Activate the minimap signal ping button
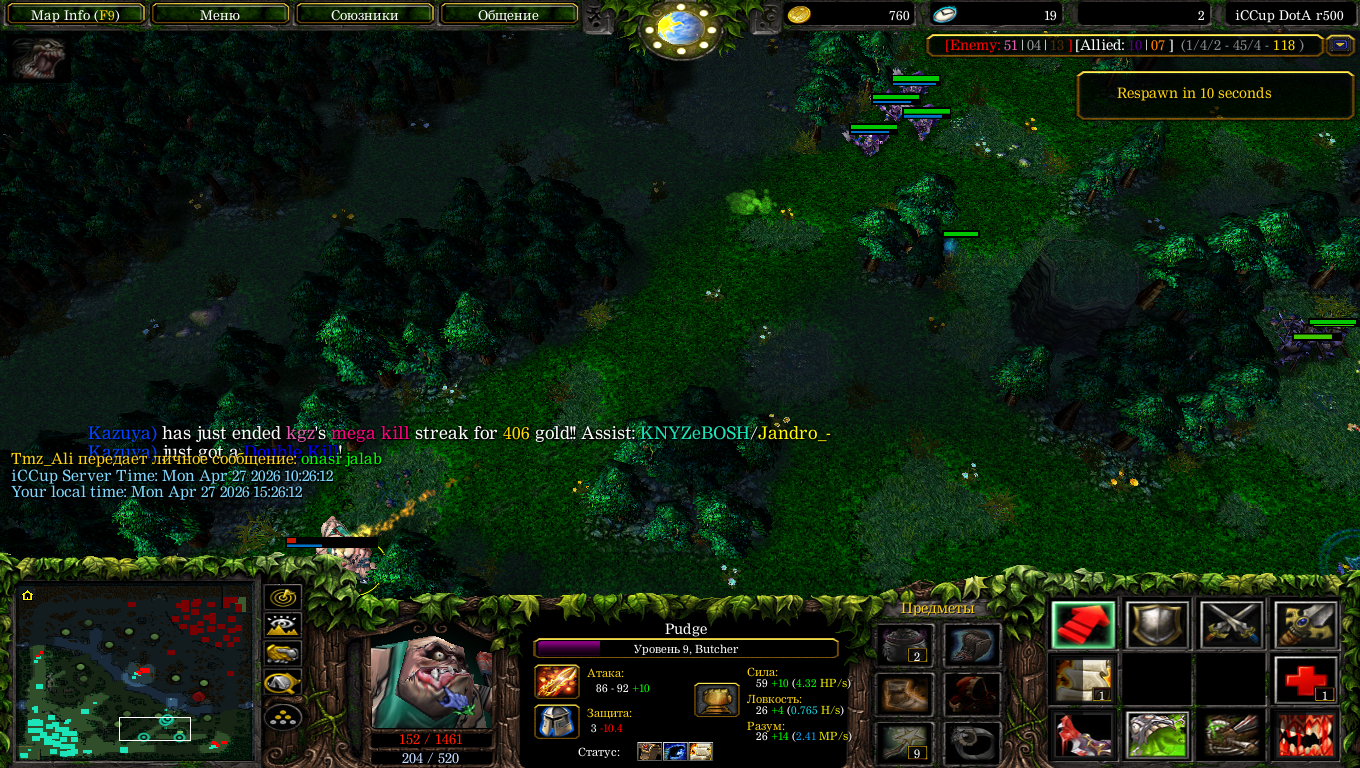 tap(283, 598)
